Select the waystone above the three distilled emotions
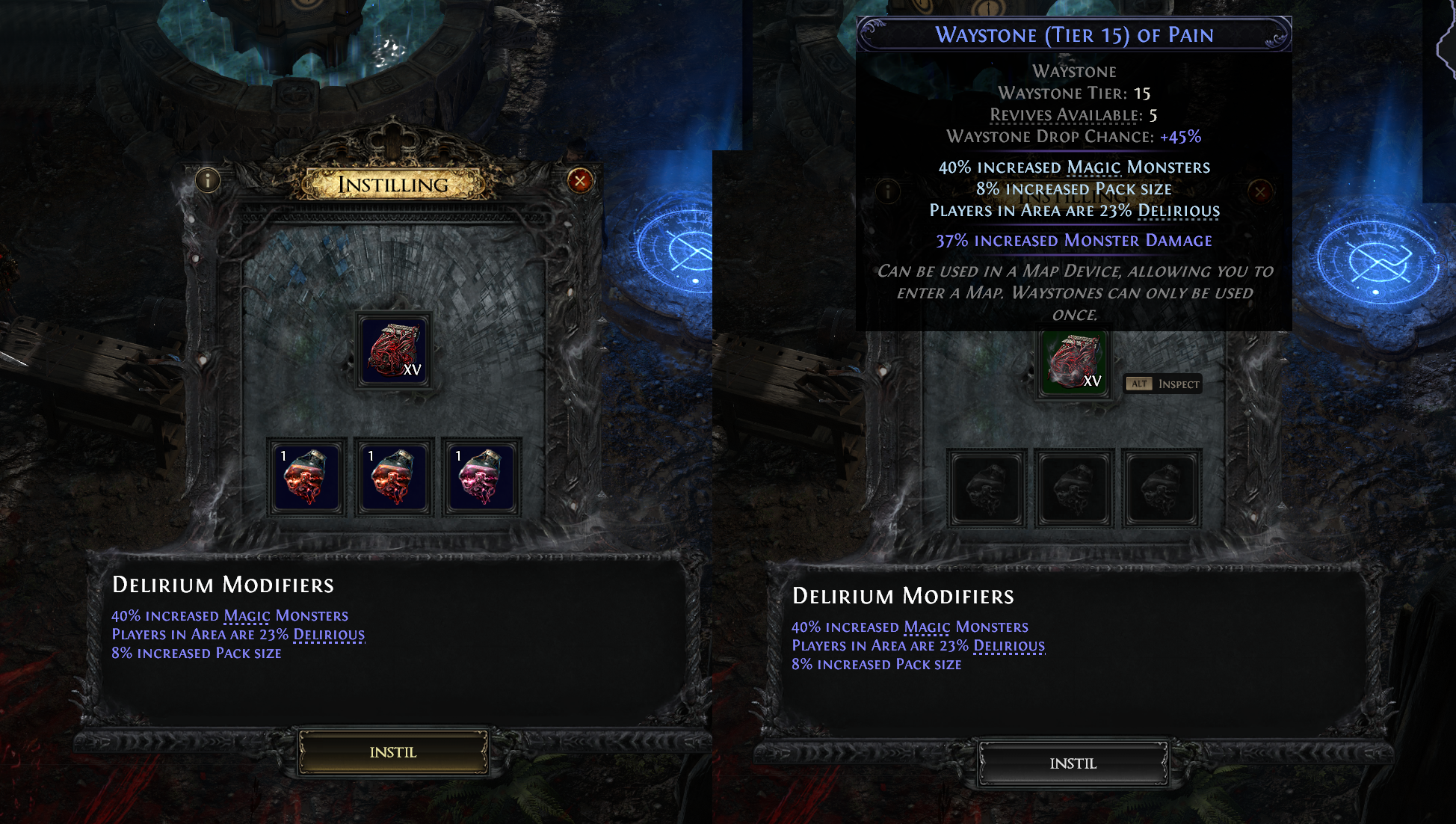This screenshot has height=824, width=1456. (395, 350)
